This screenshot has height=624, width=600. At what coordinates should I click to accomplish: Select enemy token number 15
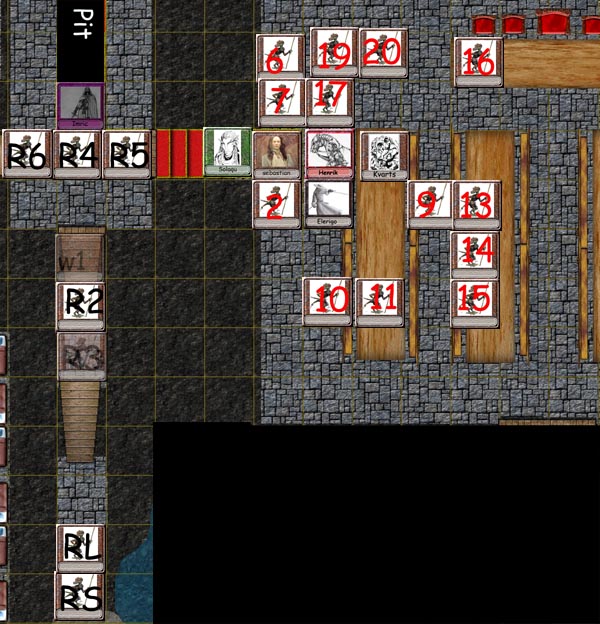(475, 302)
